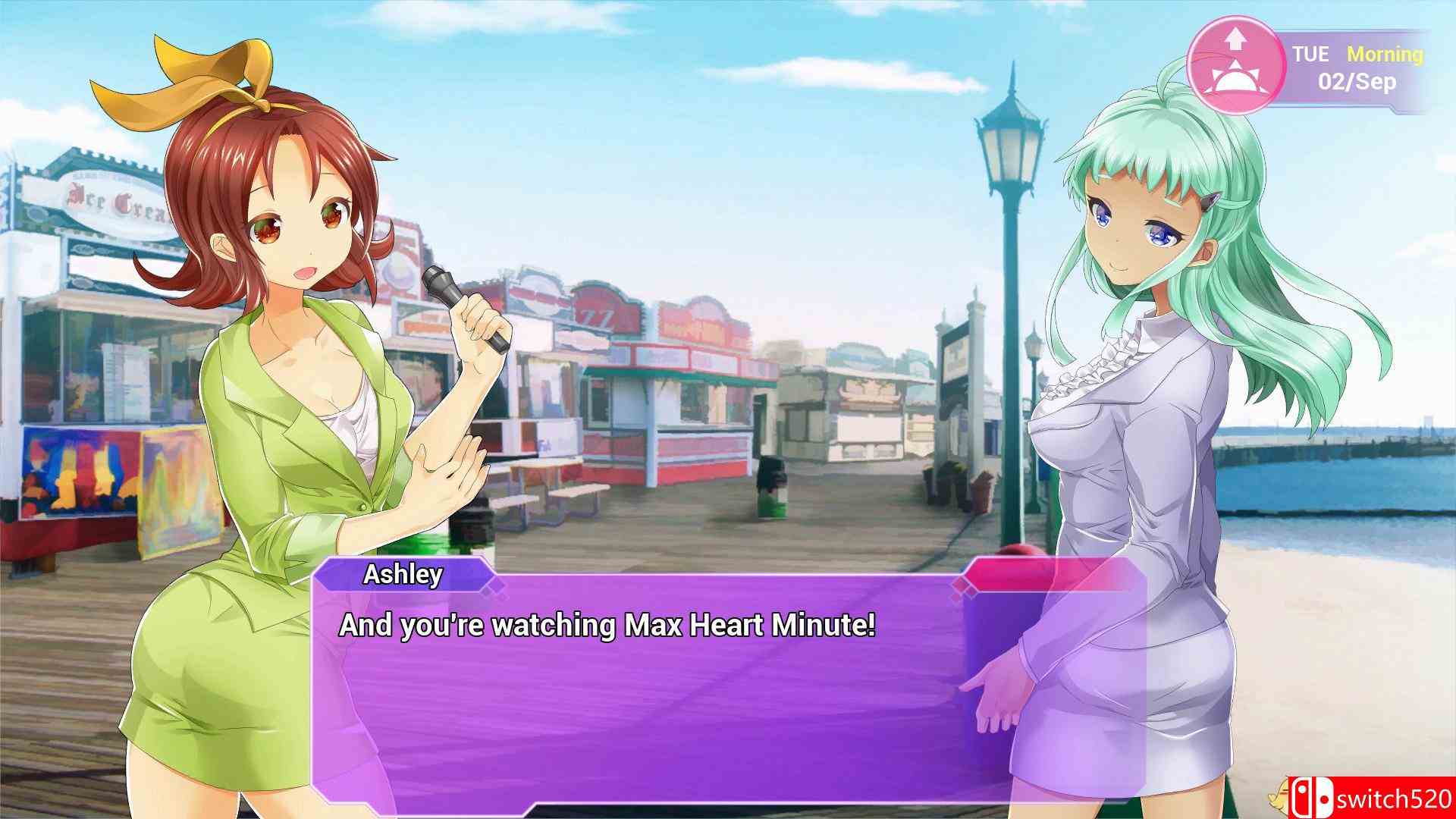
Task: Toggle the TUE weekday label
Action: 1311,55
